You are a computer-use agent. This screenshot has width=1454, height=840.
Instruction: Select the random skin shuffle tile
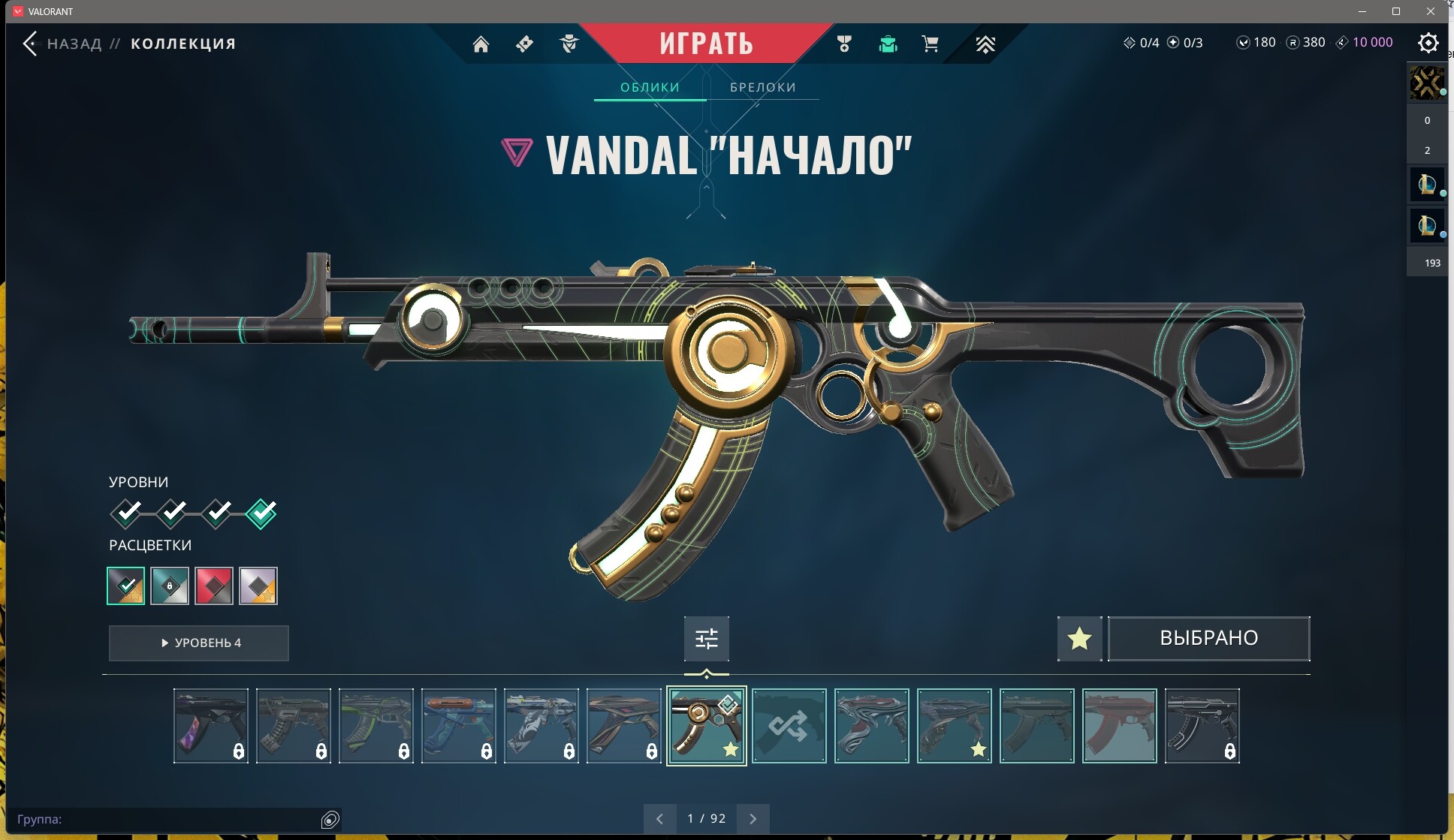(789, 725)
